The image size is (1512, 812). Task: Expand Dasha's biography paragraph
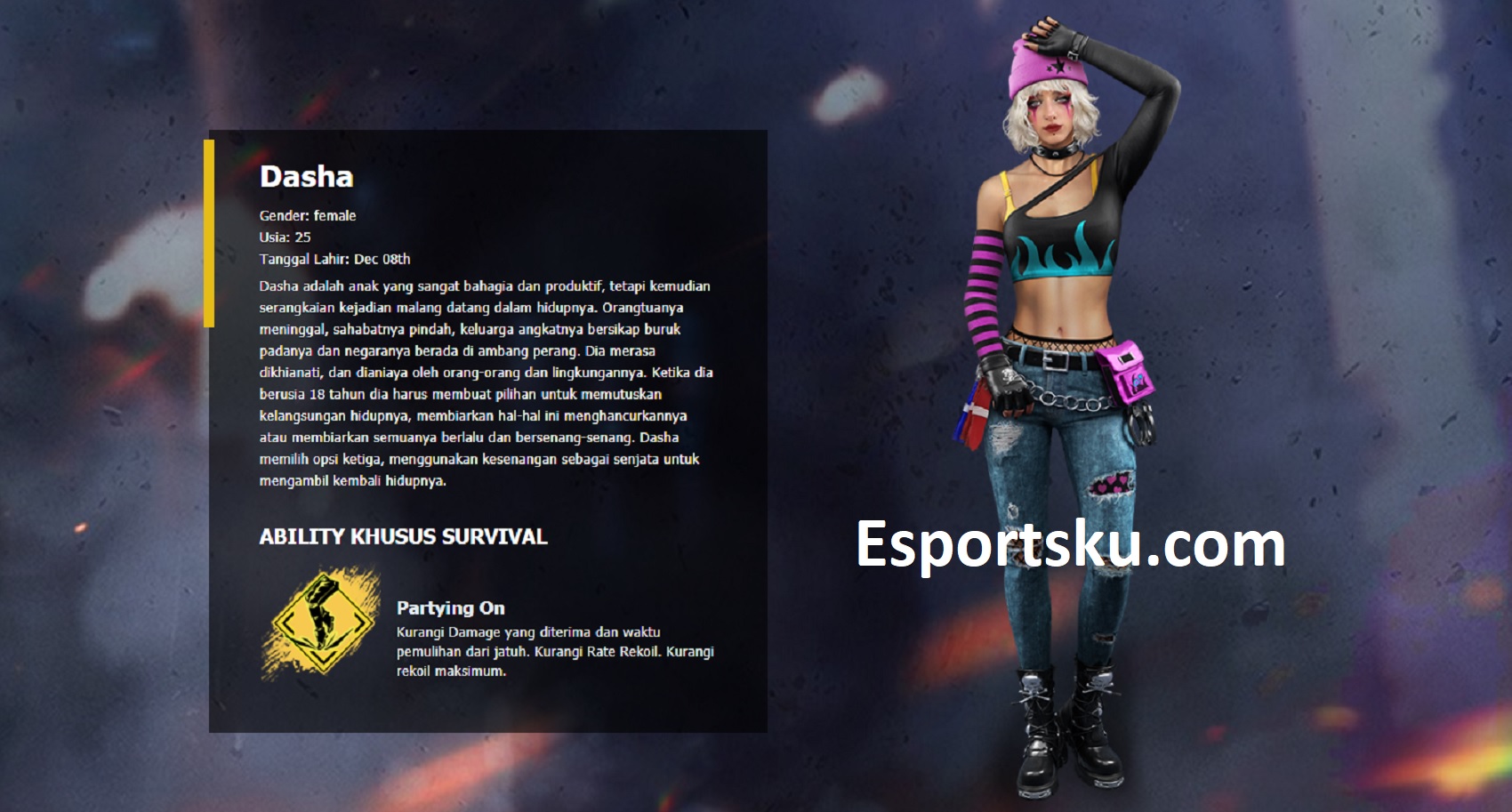[x=485, y=382]
